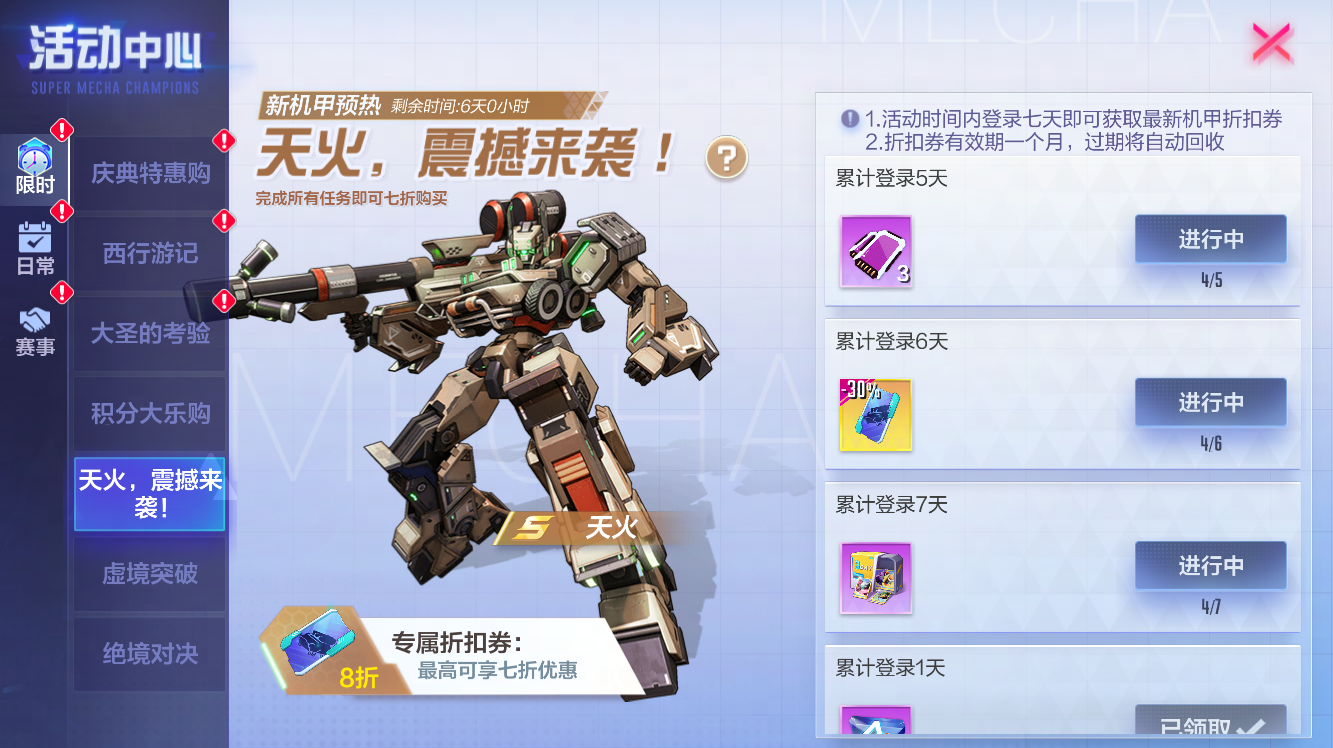Click the gift box reward icon for 累计登录7天
The height and width of the screenshot is (748, 1333).
click(875, 580)
